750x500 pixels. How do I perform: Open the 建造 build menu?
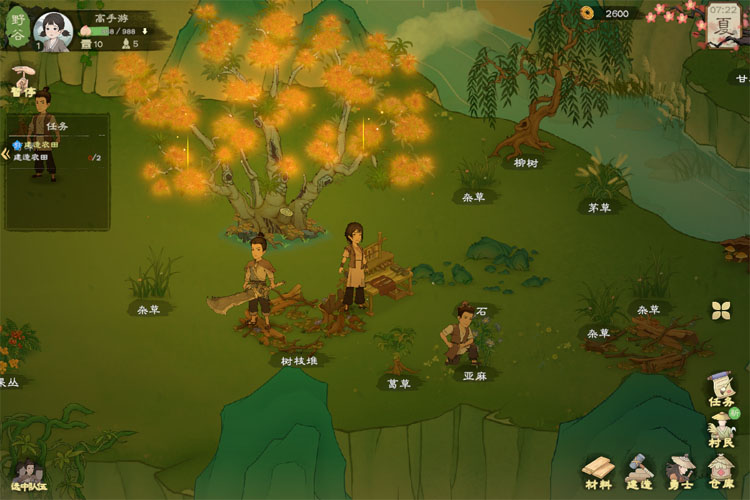pos(640,472)
